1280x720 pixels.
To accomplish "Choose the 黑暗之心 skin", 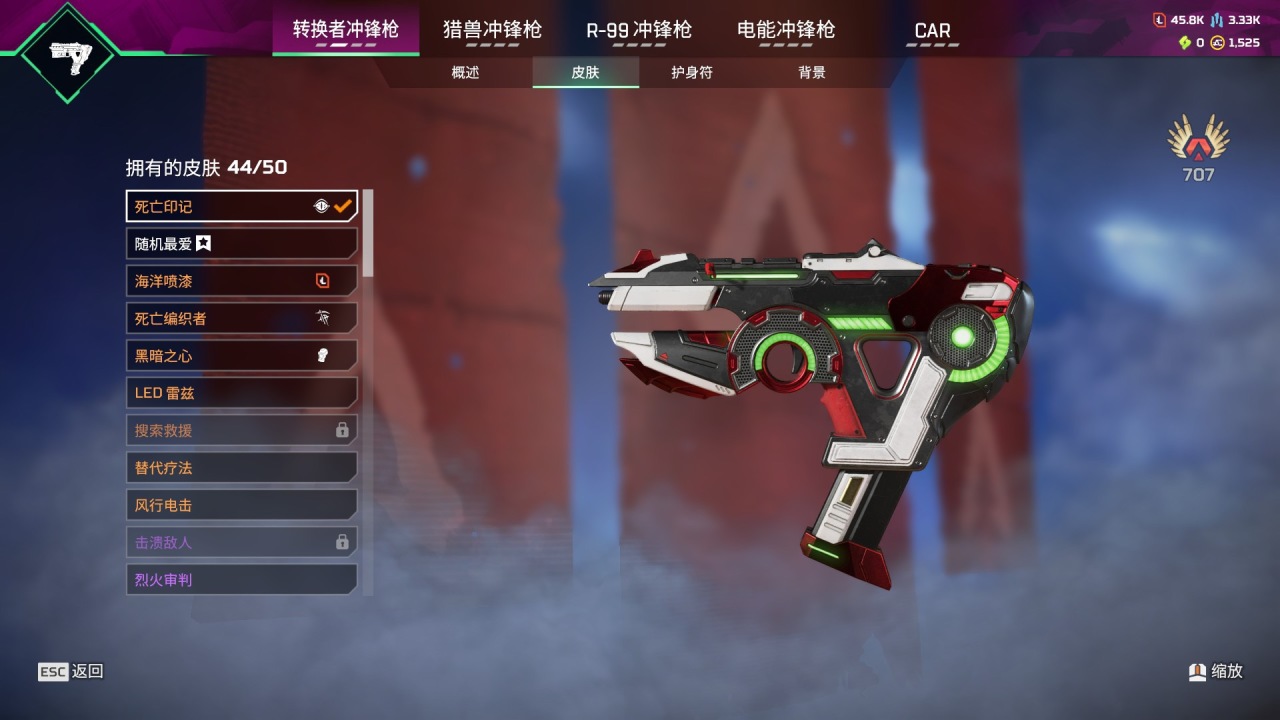I will coord(241,355).
